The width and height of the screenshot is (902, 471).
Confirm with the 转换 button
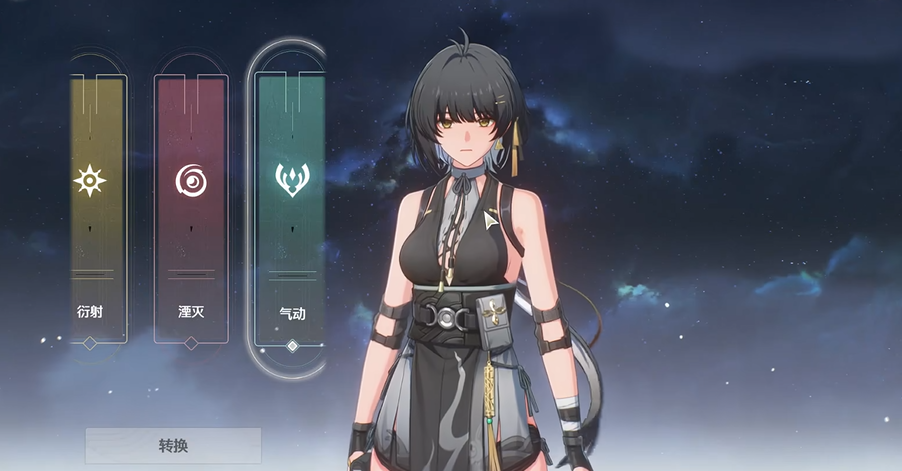[173, 446]
